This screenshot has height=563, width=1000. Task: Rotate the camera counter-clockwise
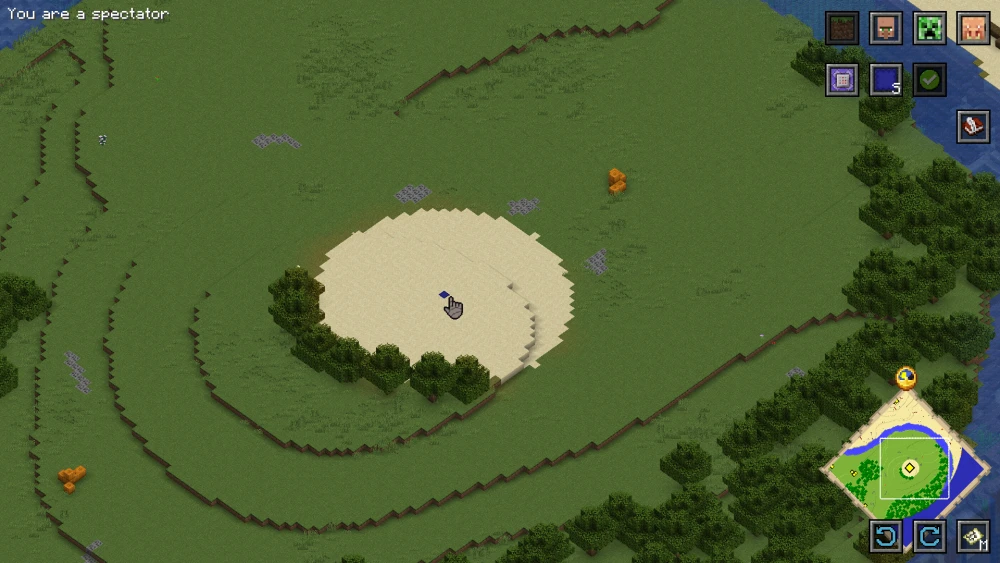click(x=886, y=536)
